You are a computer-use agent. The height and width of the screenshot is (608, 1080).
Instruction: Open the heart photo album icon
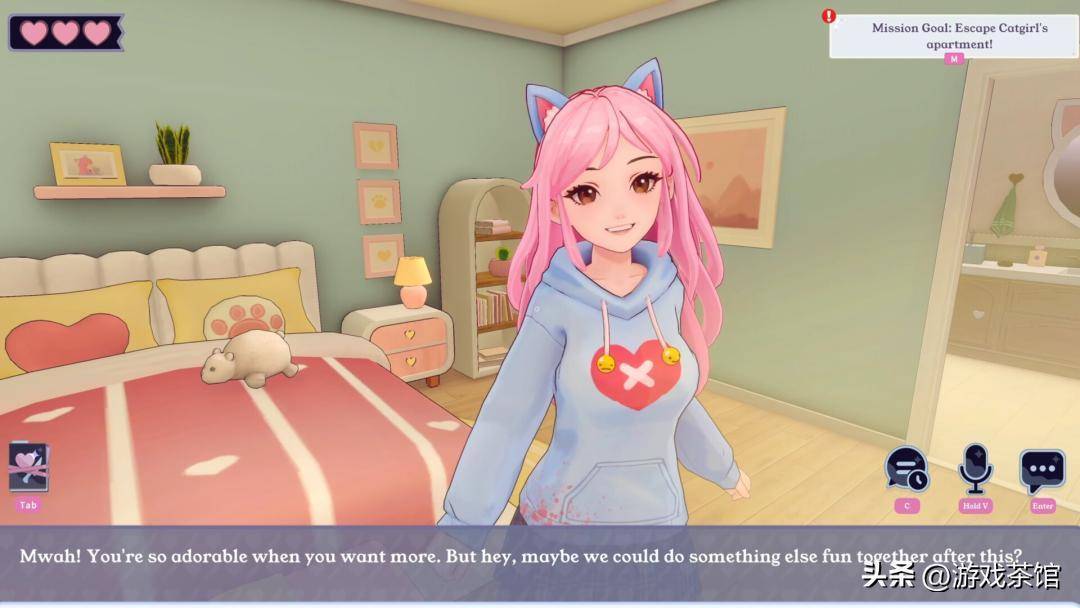click(x=28, y=467)
